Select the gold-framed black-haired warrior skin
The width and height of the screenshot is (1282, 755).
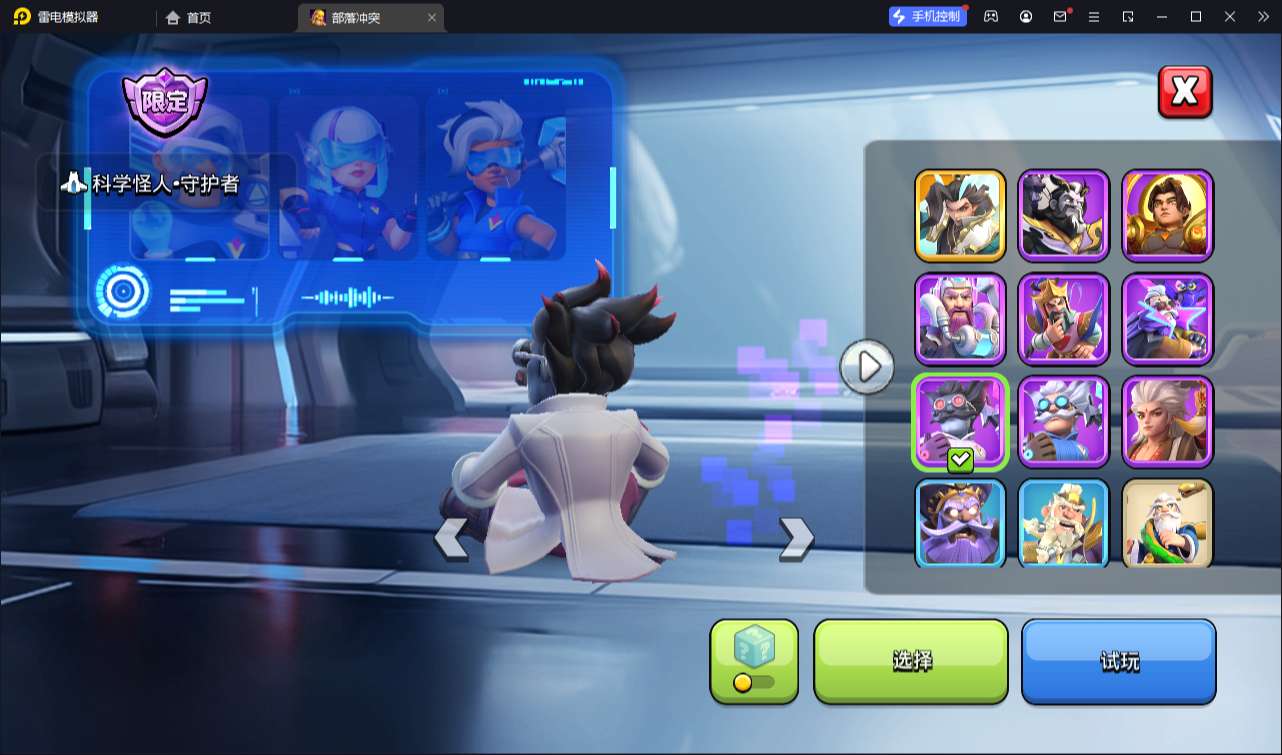pos(960,216)
